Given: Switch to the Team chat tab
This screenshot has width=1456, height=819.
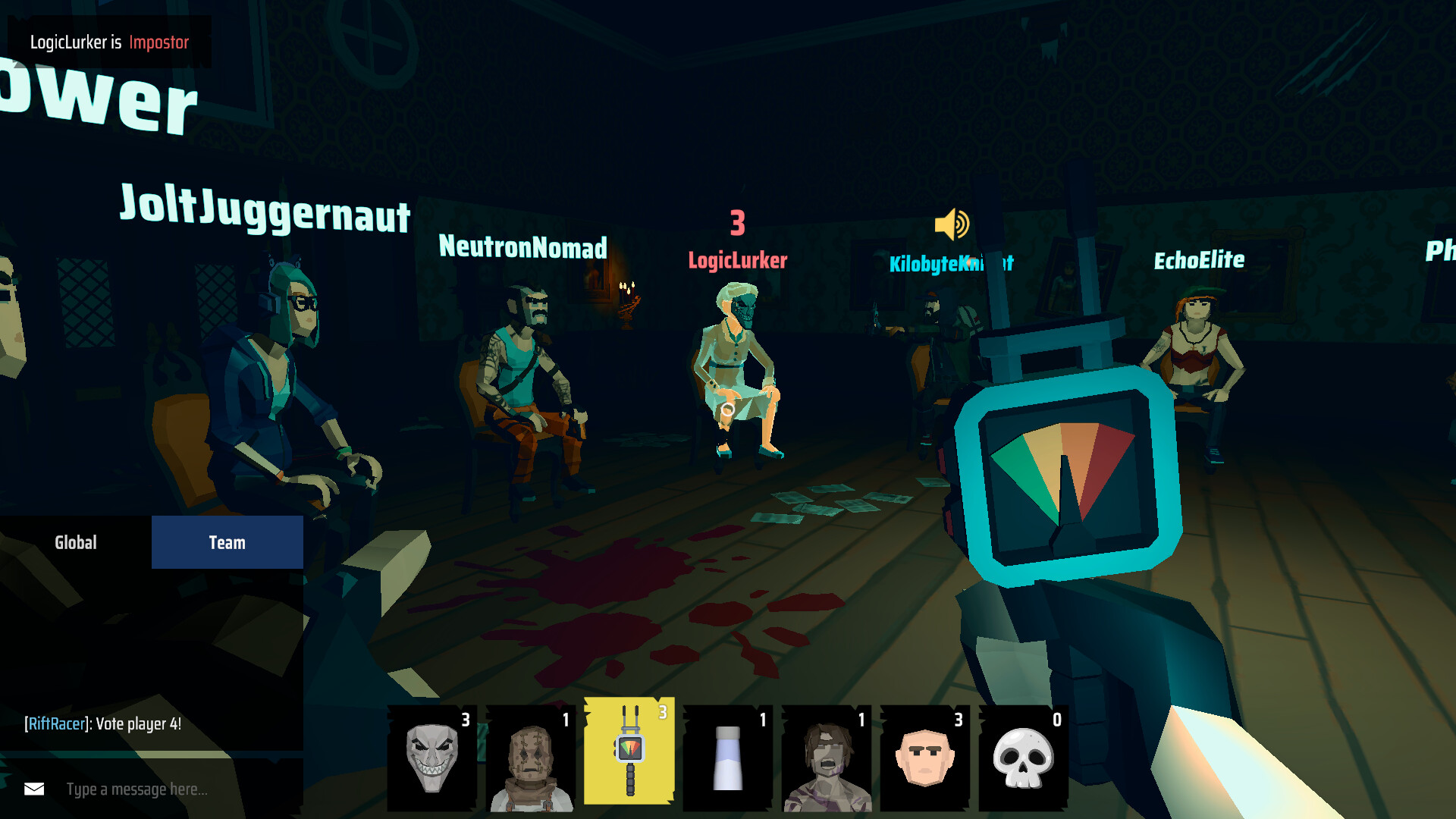Looking at the screenshot, I should (227, 541).
